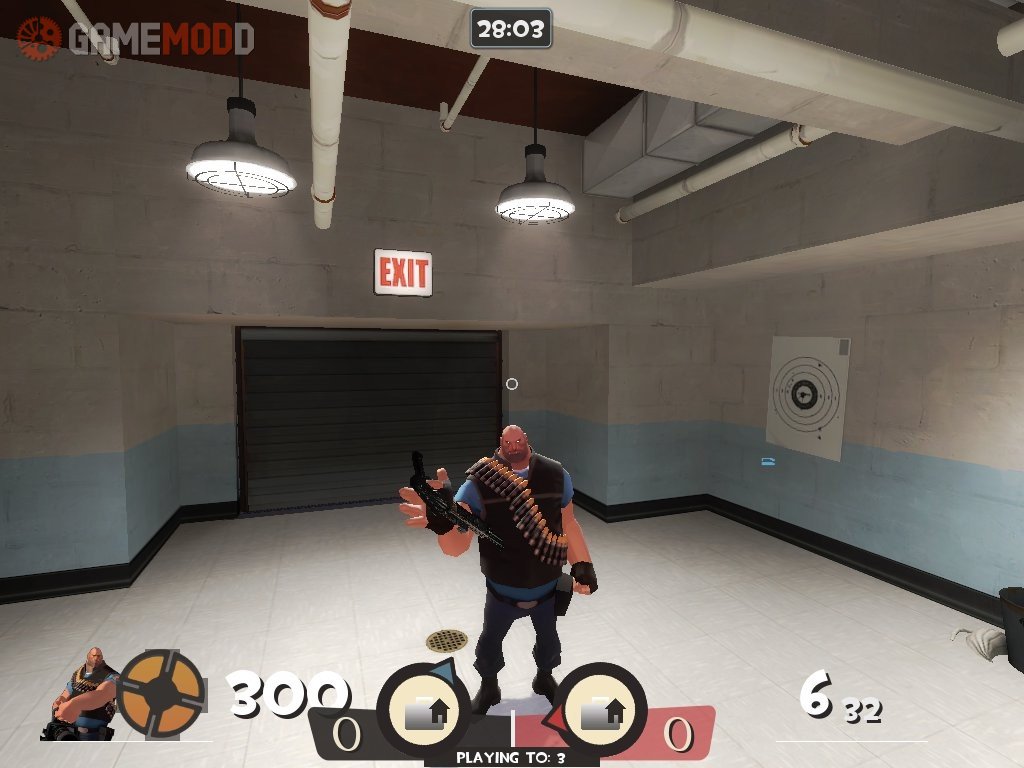This screenshot has height=768, width=1024.
Task: Open the GameModd watermark logo
Action: pyautogui.click(x=136, y=38)
